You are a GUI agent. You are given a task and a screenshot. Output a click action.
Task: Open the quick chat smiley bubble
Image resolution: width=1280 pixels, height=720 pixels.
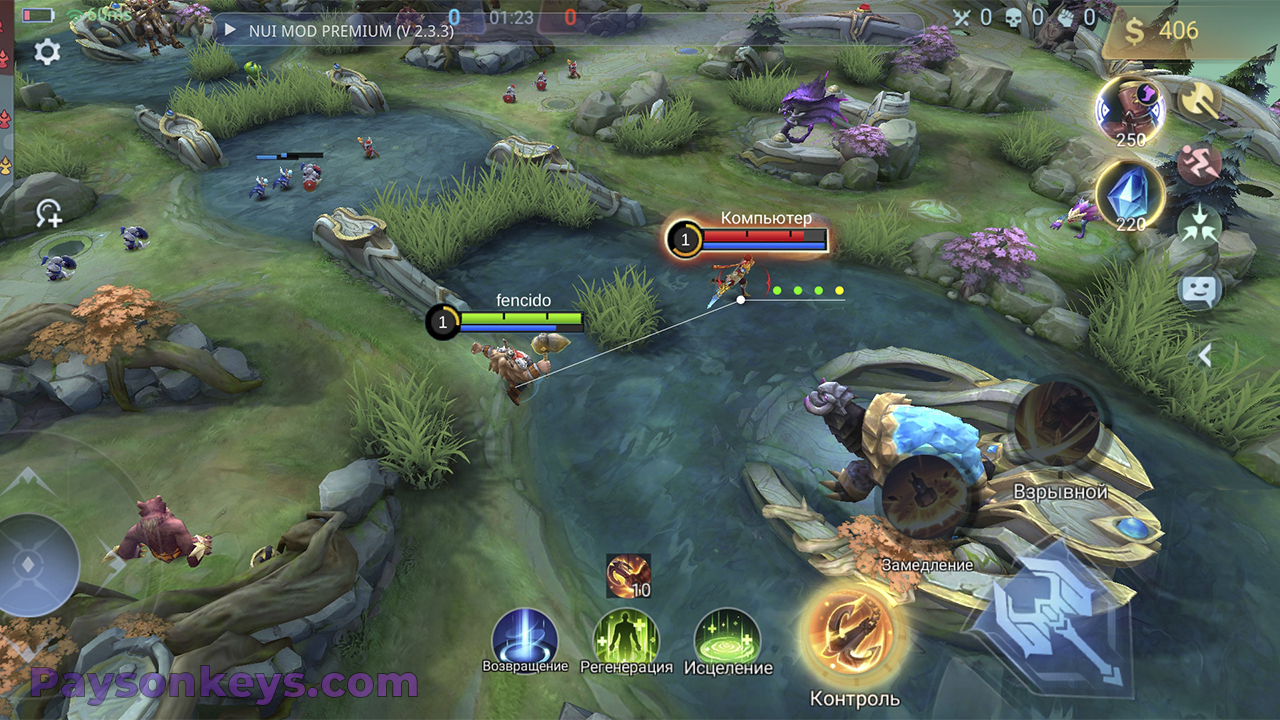1200,291
